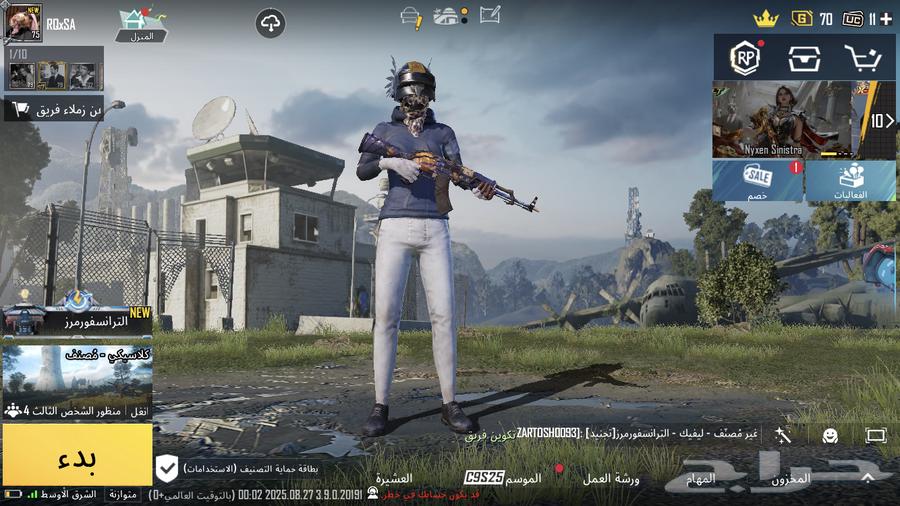Open the الفعاليات events panel

click(x=852, y=181)
